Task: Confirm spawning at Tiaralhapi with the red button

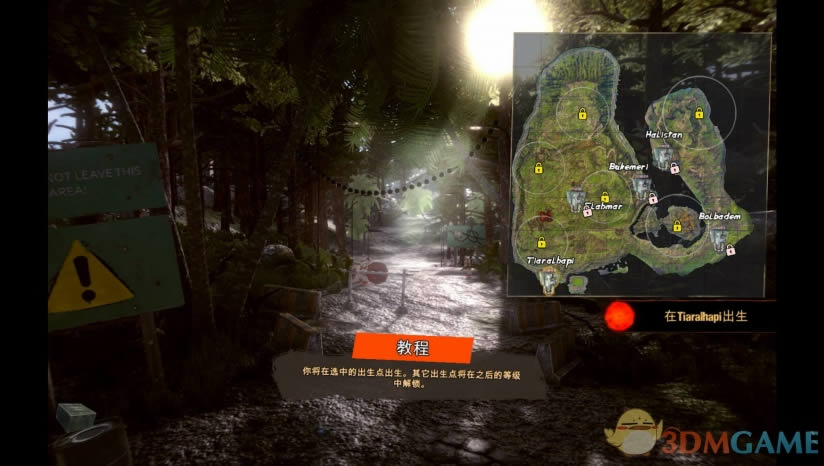Action: tap(620, 316)
